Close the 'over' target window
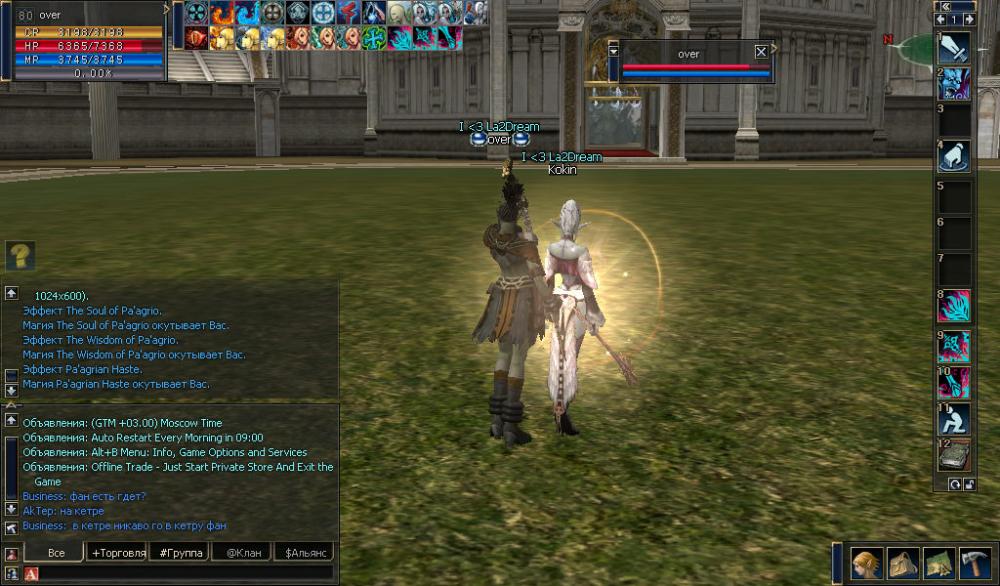1000x586 pixels. point(762,52)
